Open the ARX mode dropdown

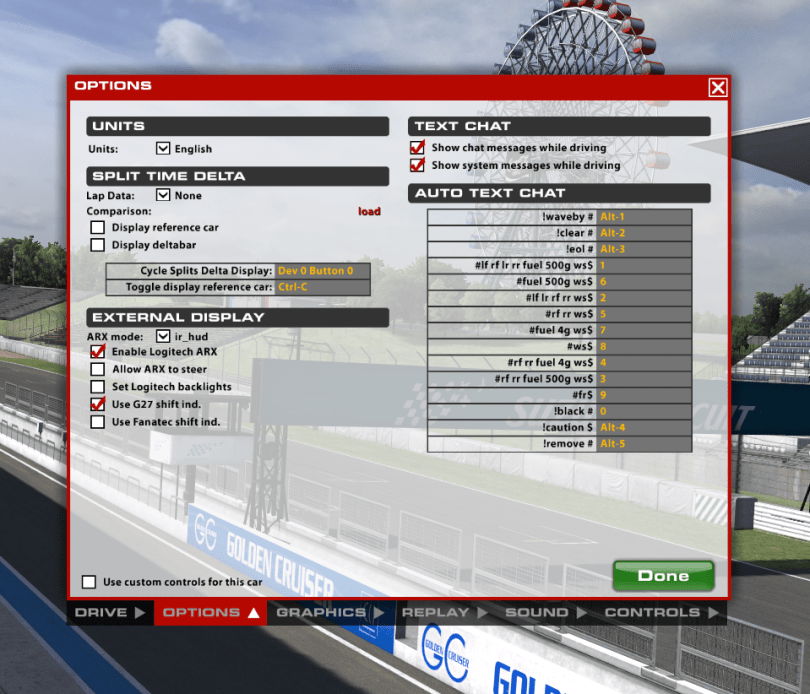[x=164, y=337]
